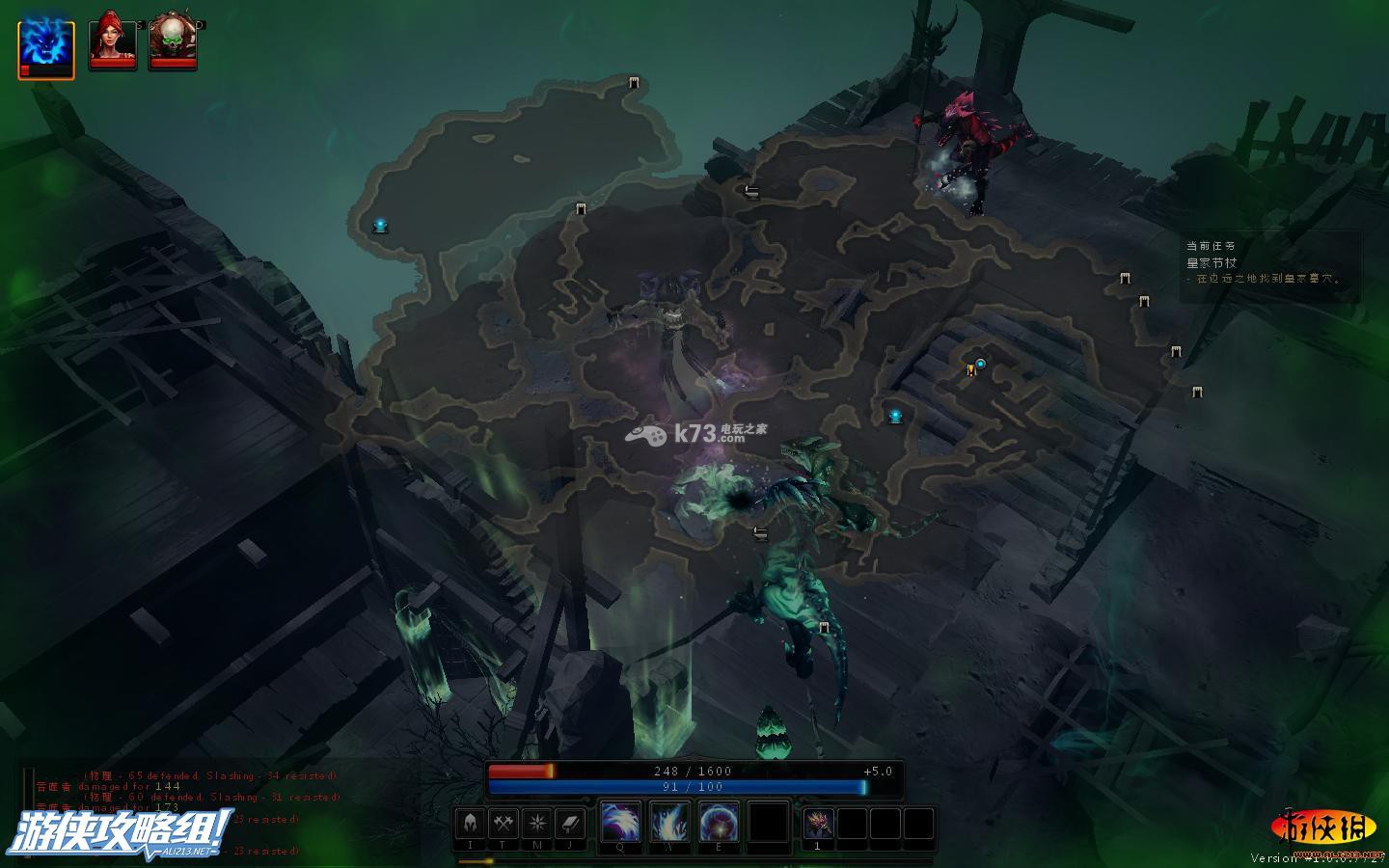
Task: Activate the swirling blue claw ability on Q
Action: 619,823
